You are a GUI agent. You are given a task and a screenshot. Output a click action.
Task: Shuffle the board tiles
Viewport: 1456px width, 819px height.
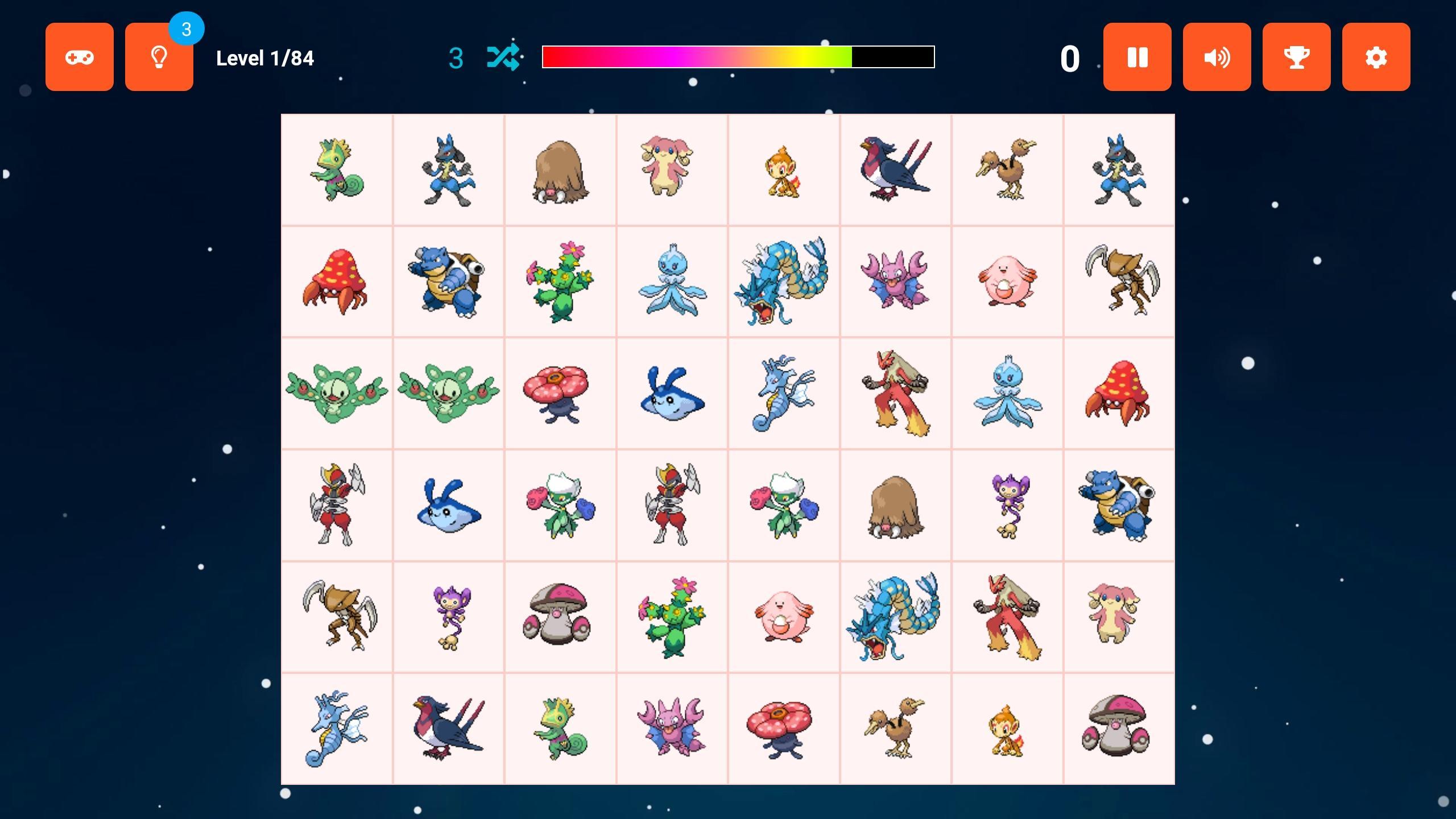[x=503, y=56]
